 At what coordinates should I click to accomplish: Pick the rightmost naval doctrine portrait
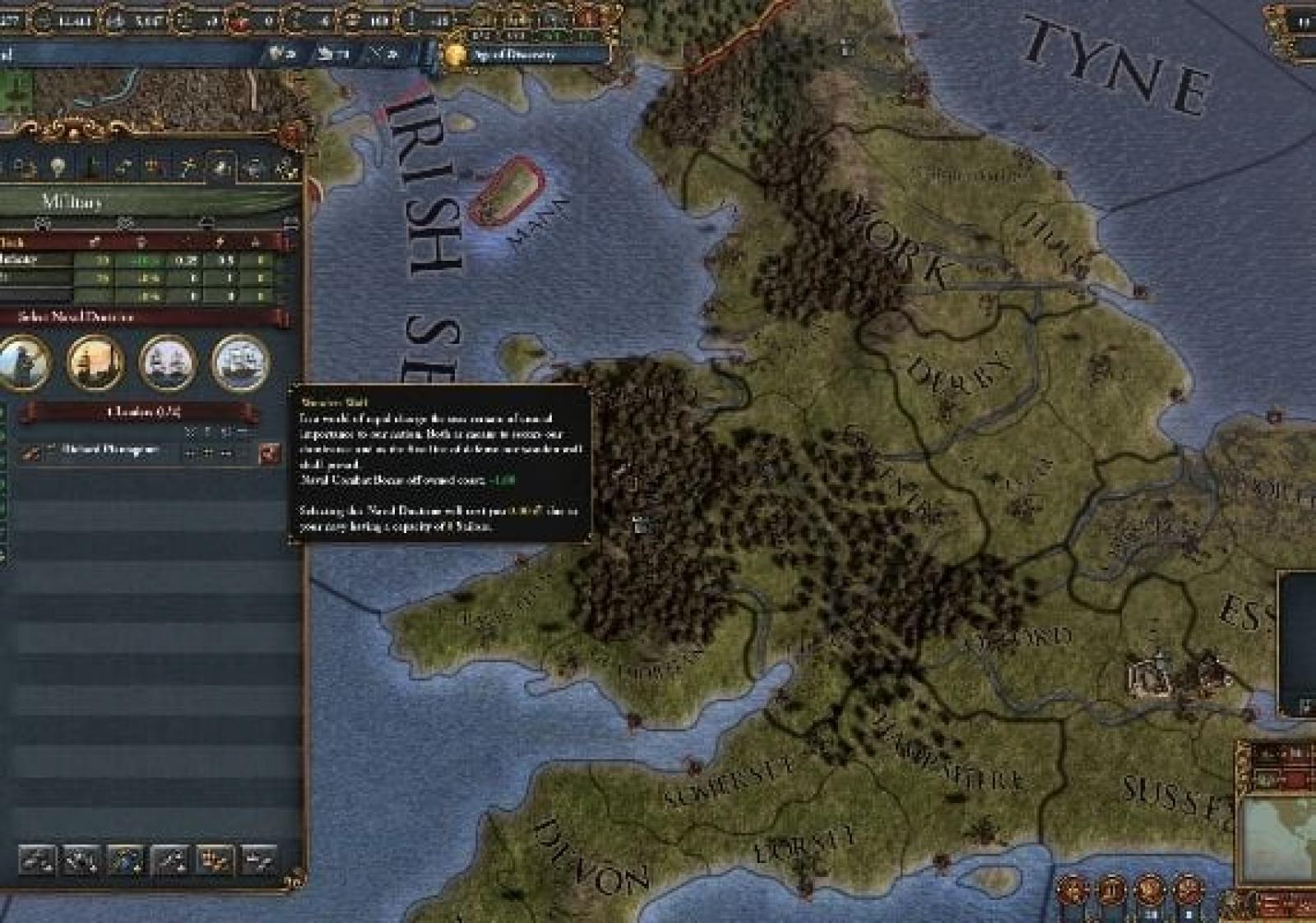tap(241, 362)
